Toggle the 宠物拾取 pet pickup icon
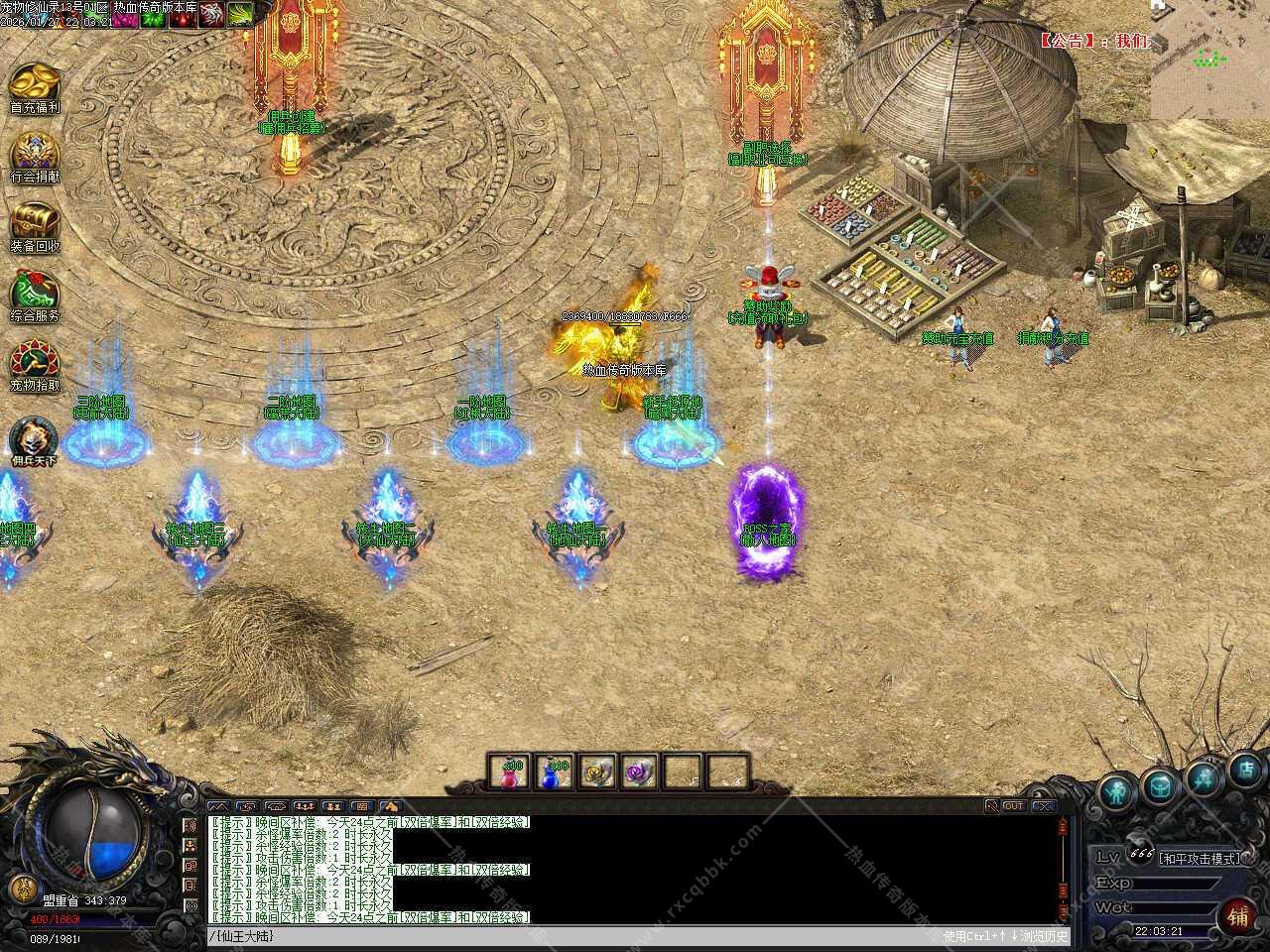This screenshot has height=952, width=1270. (34, 362)
